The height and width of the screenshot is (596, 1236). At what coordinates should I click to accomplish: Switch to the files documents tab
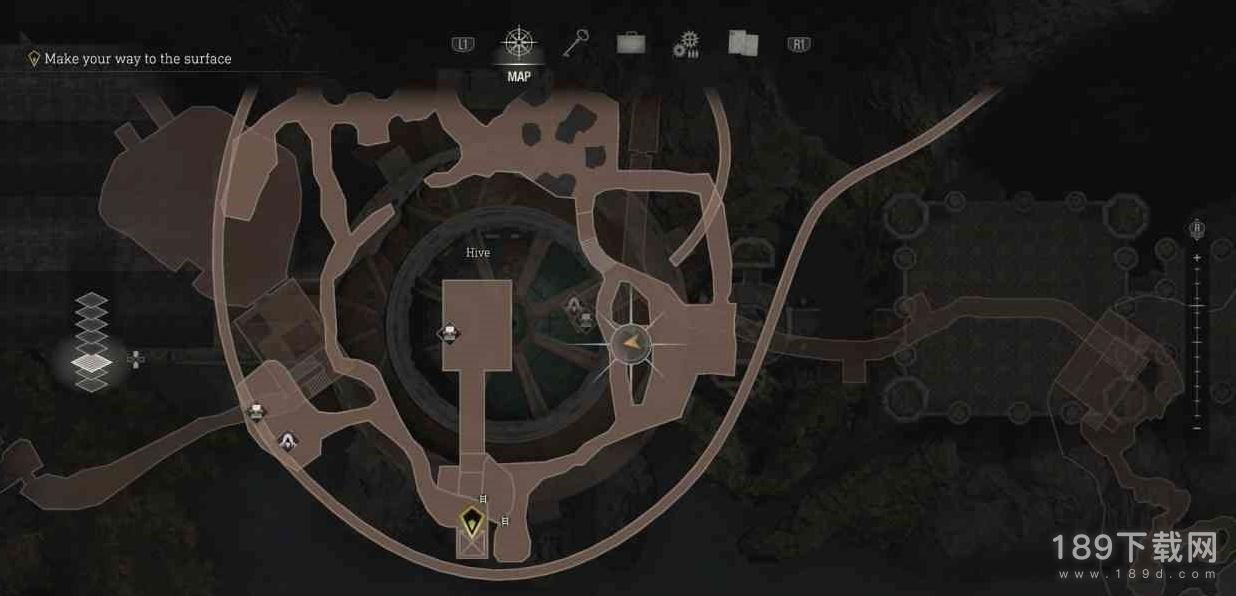pyautogui.click(x=742, y=43)
